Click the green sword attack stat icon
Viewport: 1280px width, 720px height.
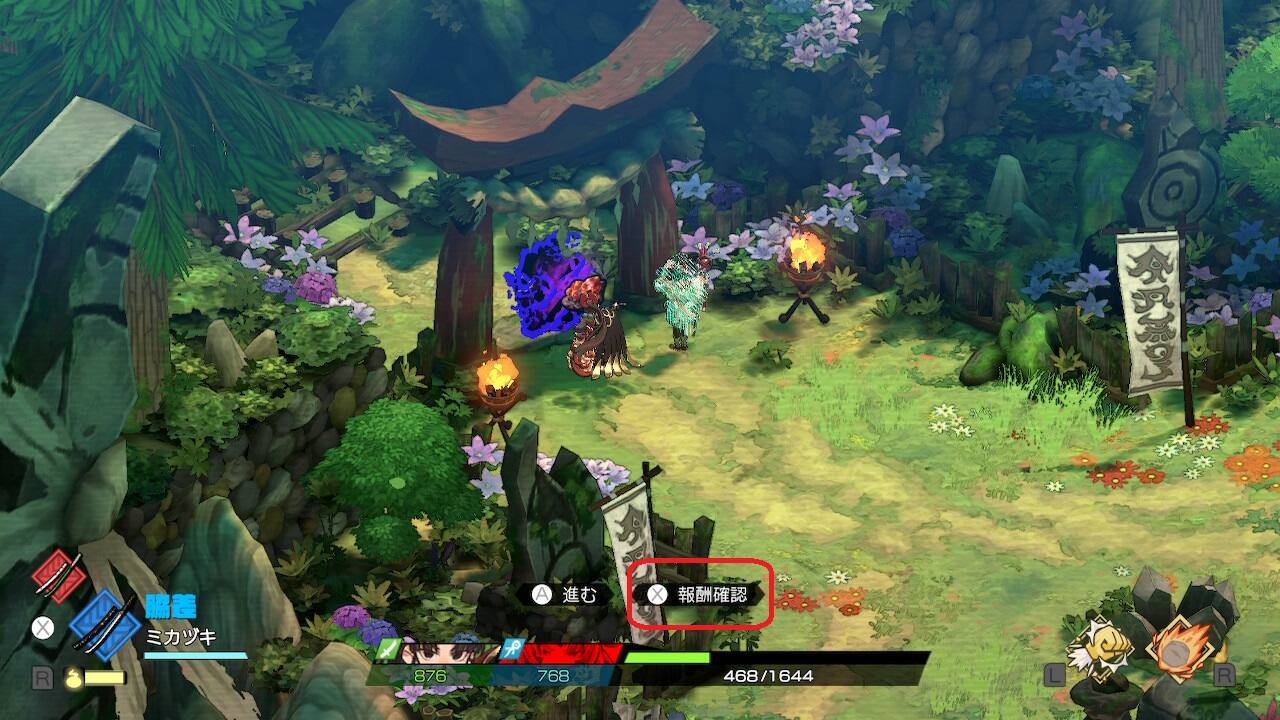(x=388, y=651)
